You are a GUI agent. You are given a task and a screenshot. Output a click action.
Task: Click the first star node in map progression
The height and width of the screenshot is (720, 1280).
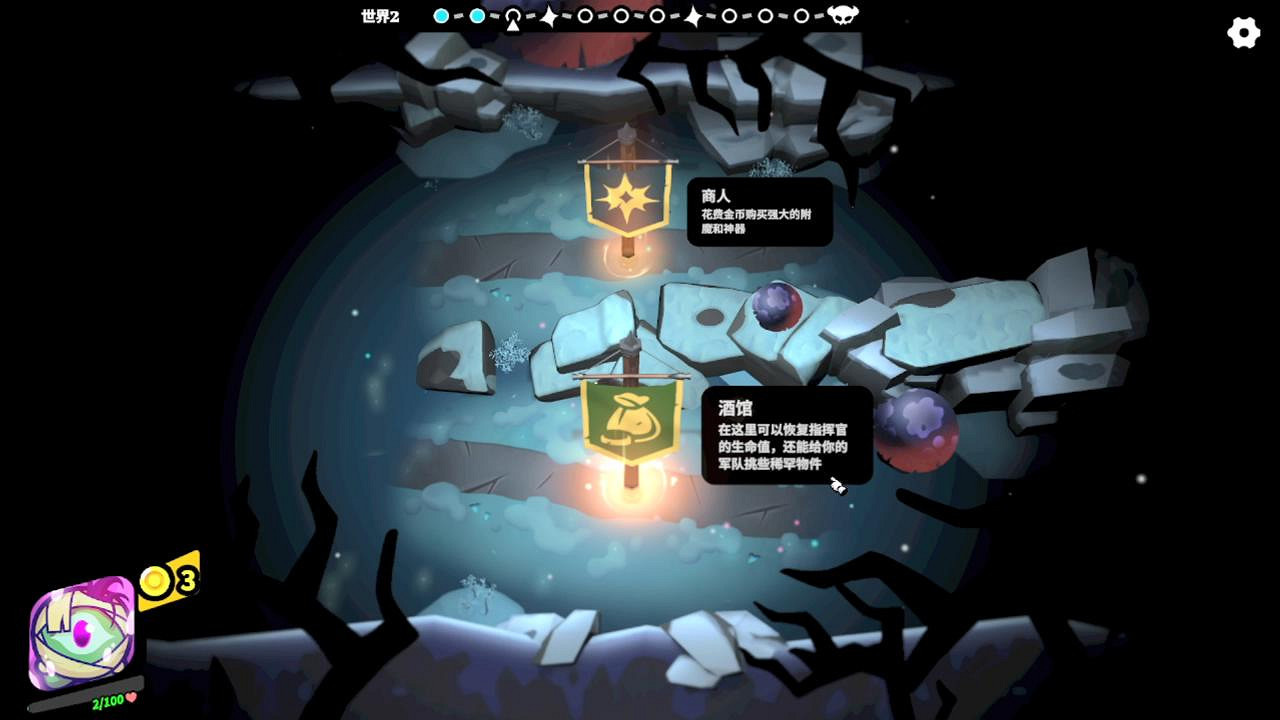pos(550,15)
